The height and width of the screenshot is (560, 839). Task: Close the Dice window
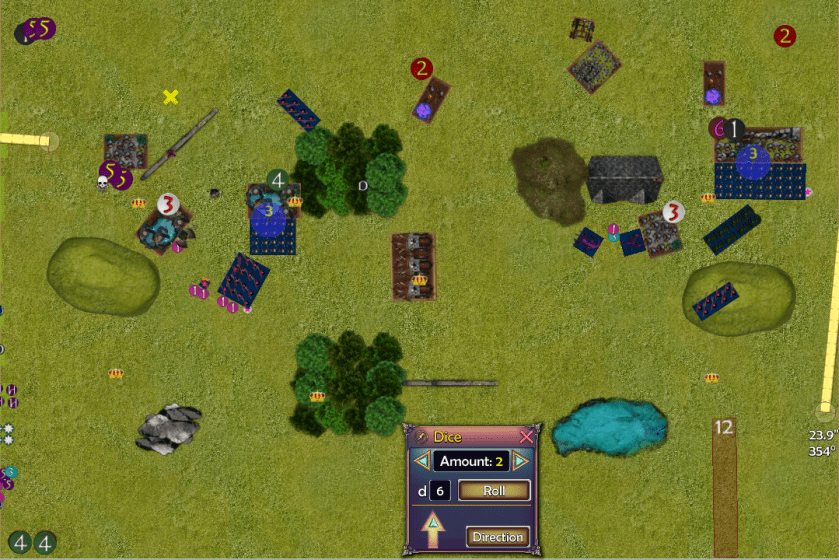527,437
